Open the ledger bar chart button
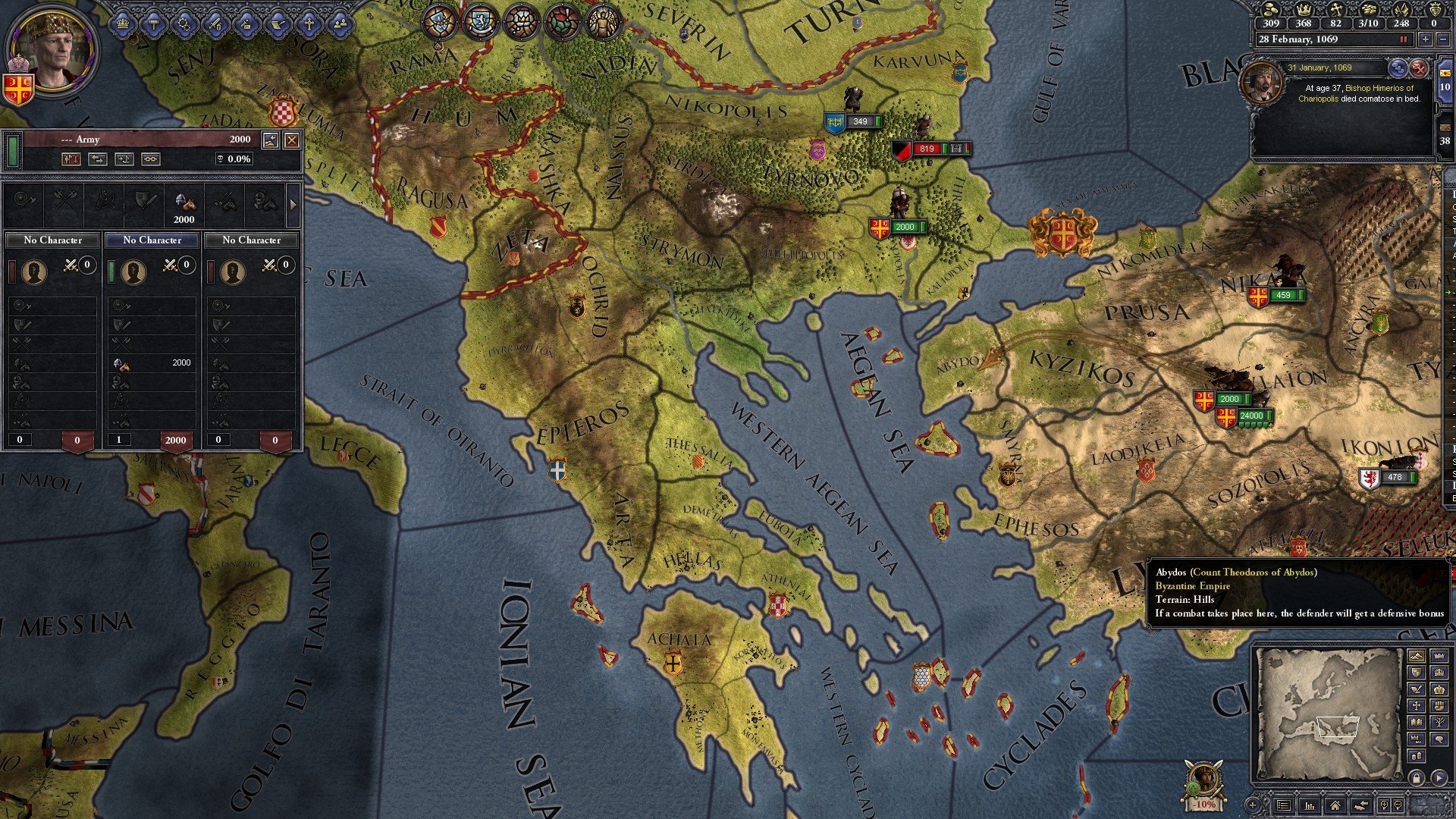Screen dimensions: 1456x819 click(x=1310, y=805)
